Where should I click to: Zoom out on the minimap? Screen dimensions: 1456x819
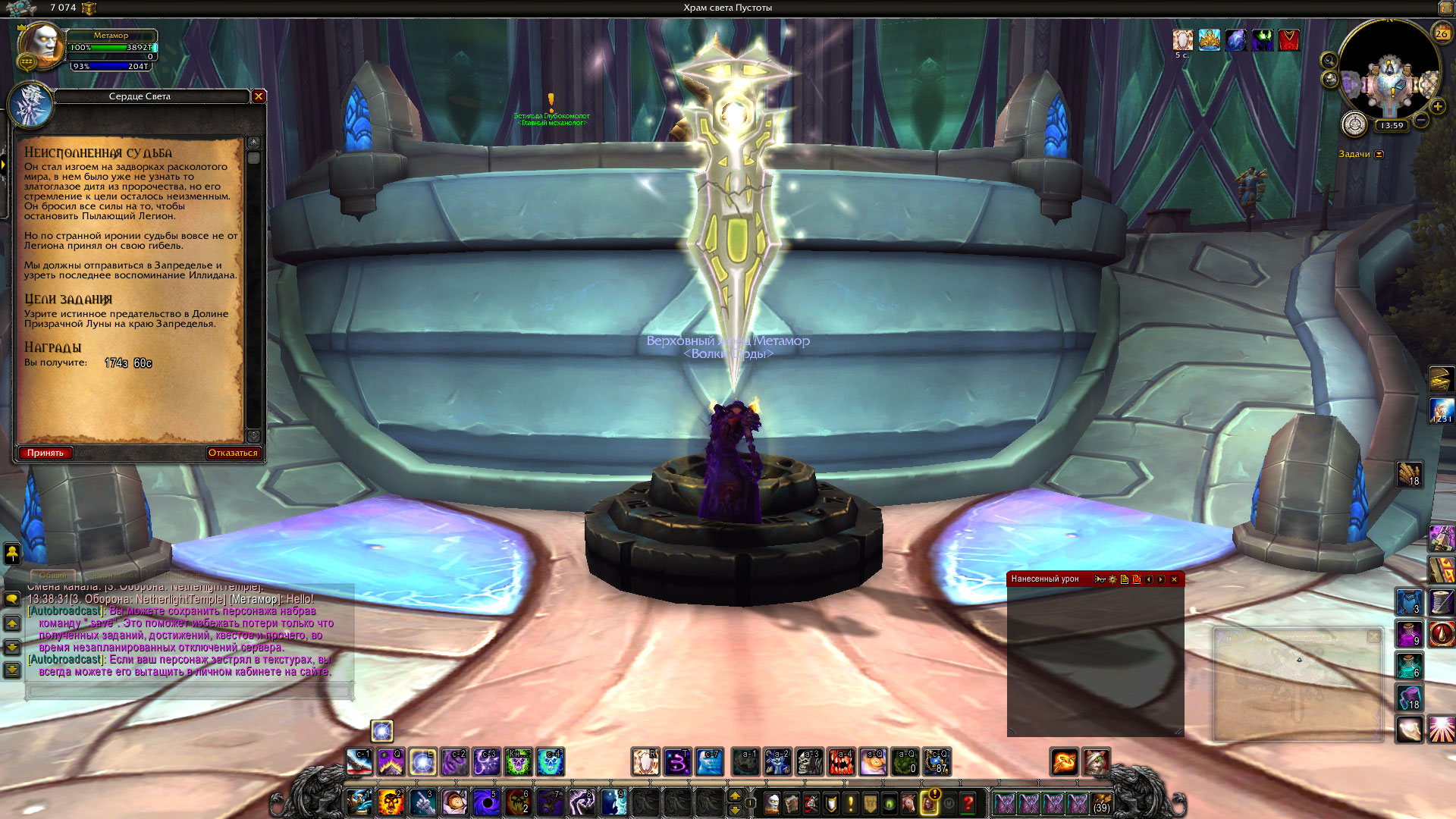click(1421, 120)
